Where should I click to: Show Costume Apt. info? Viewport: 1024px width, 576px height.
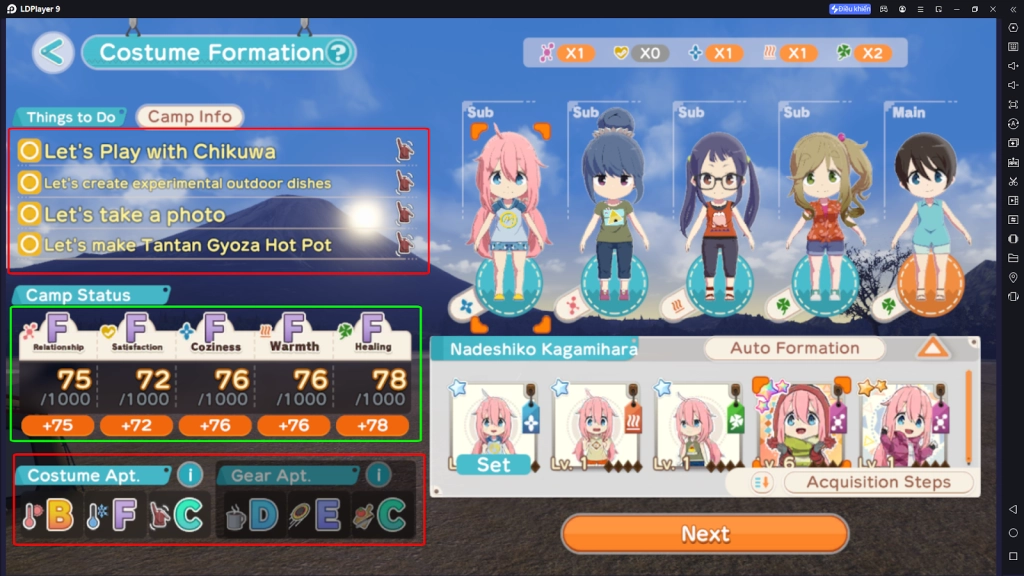(190, 474)
